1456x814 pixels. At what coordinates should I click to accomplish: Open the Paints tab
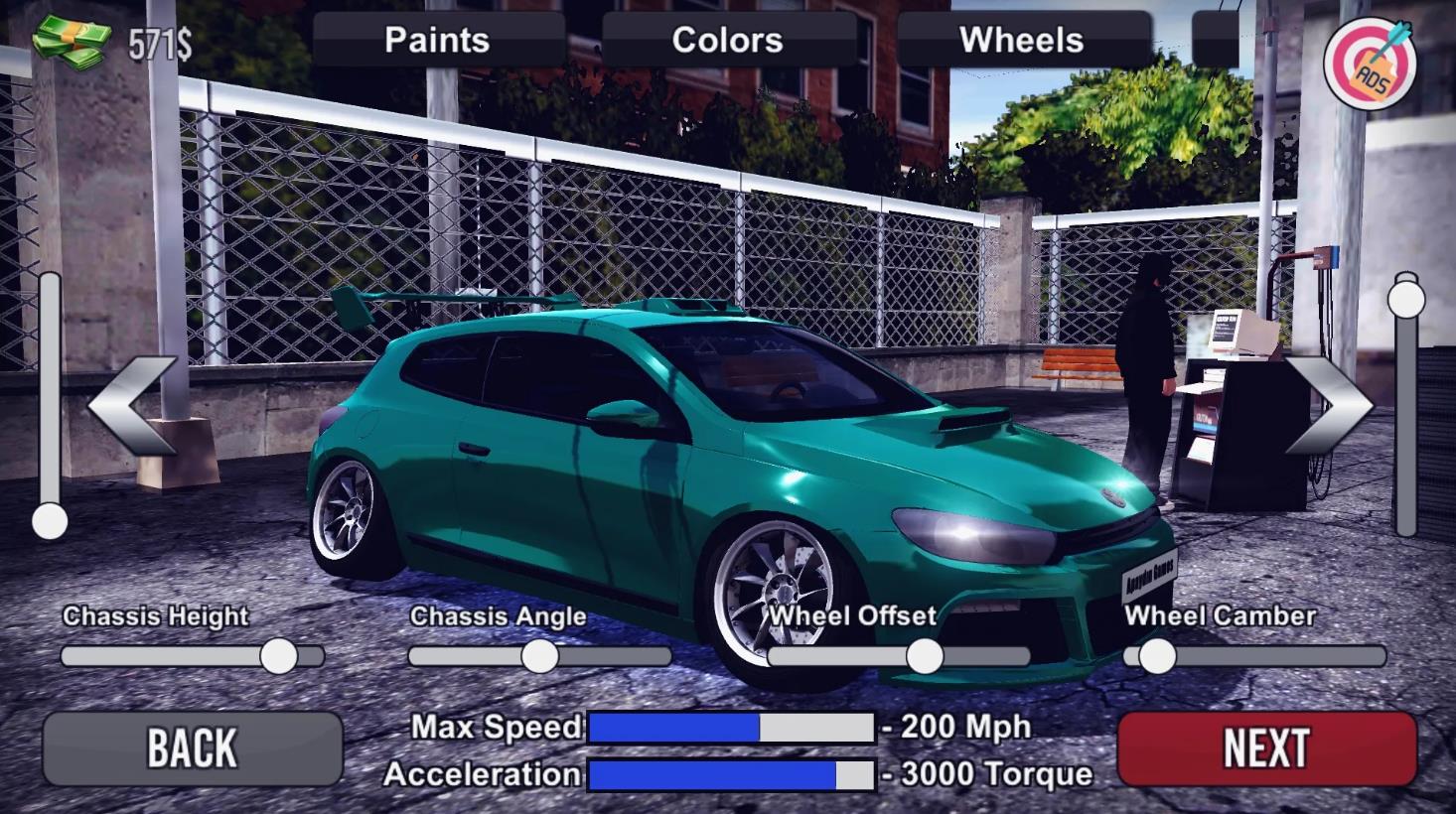click(x=437, y=40)
